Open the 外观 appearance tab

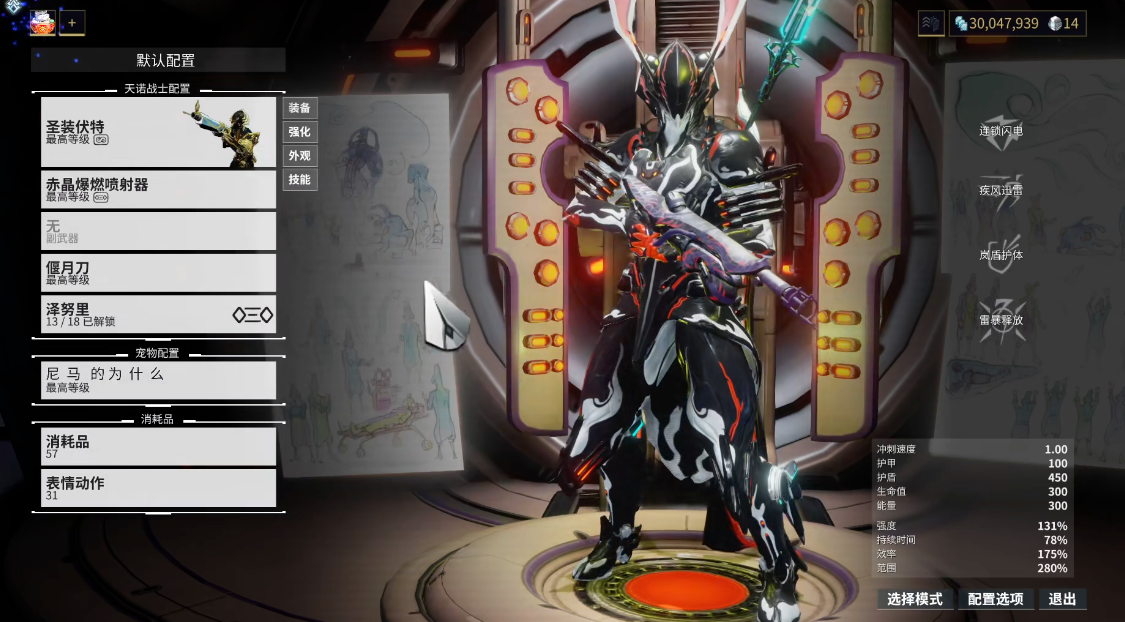click(299, 156)
